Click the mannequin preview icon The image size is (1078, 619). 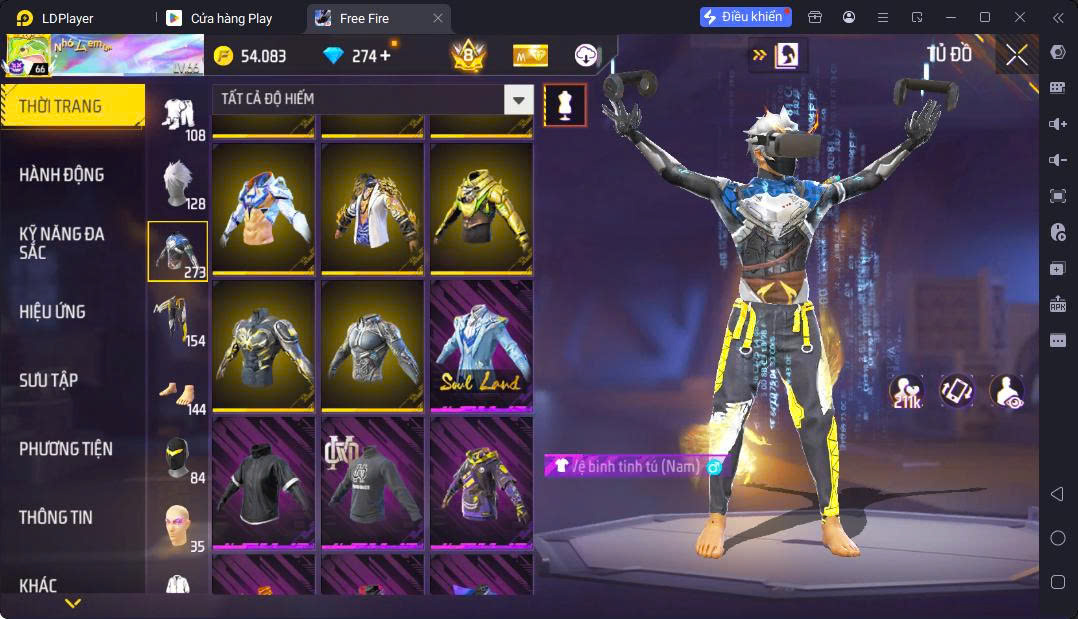[565, 104]
